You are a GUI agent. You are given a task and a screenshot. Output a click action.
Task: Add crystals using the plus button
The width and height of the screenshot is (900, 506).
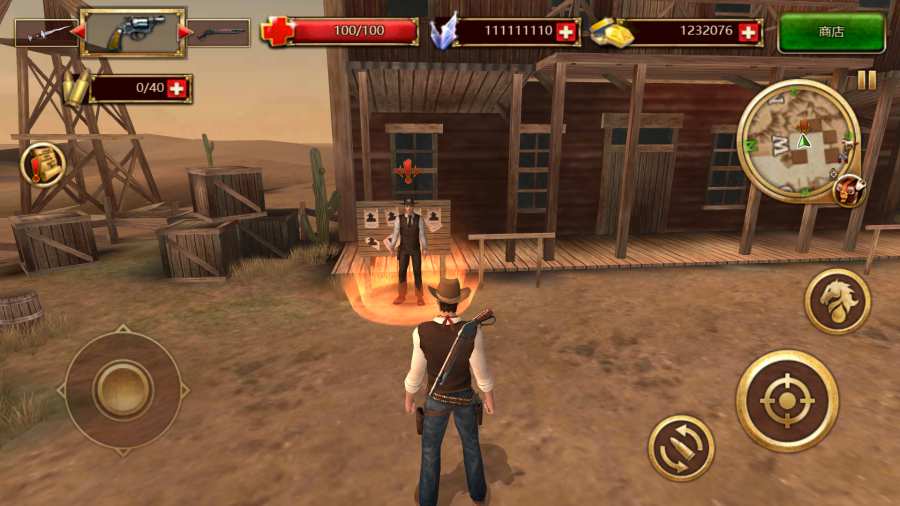(566, 32)
